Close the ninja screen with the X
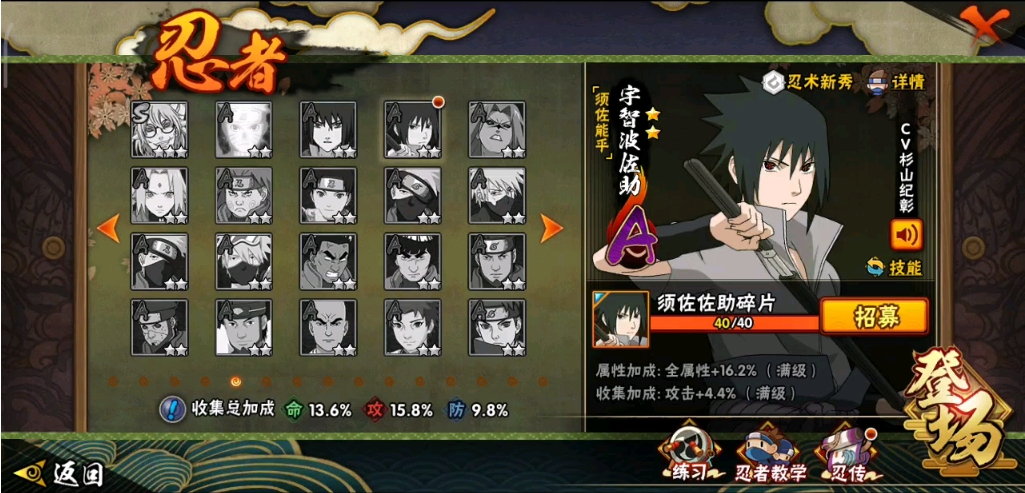This screenshot has height=493, width=1025. (x=988, y=22)
